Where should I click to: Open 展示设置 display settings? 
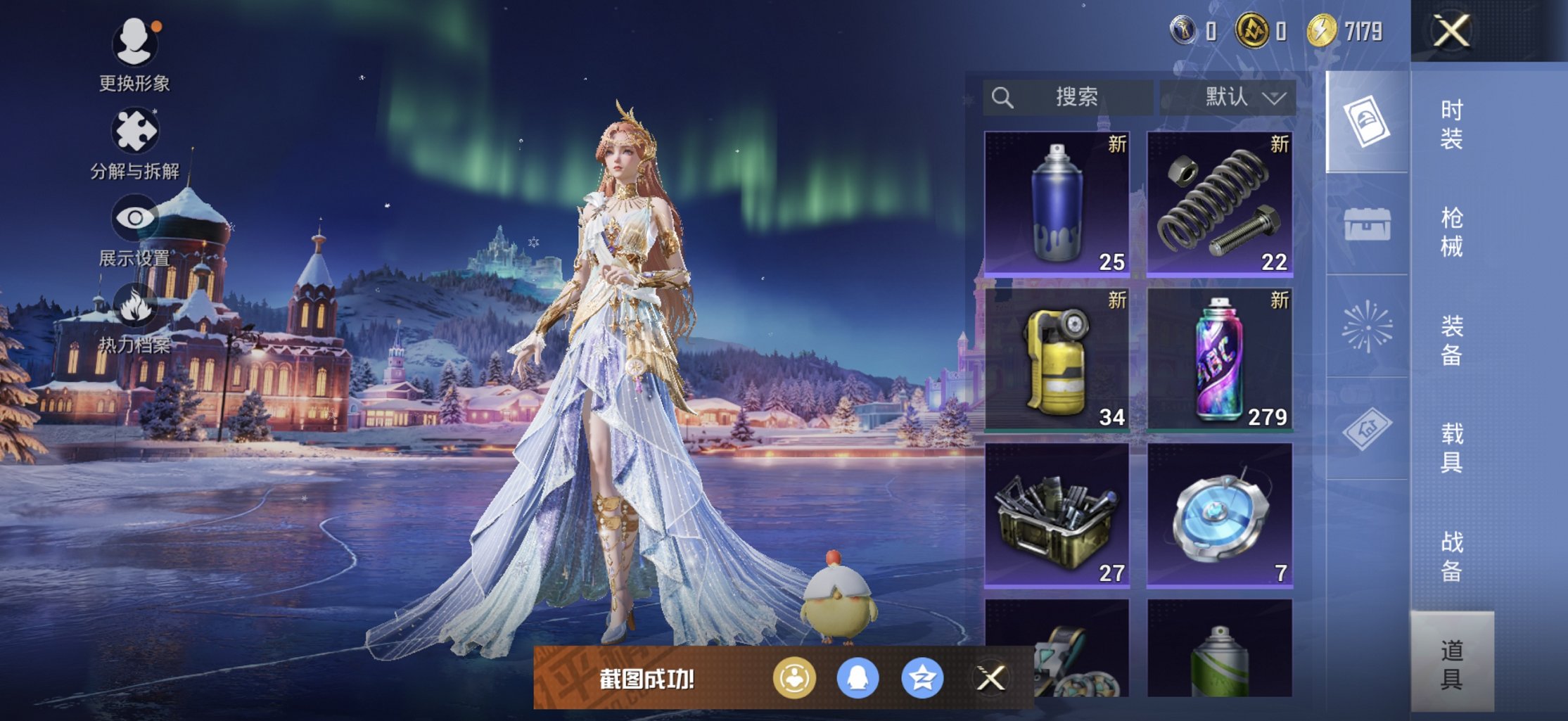134,219
